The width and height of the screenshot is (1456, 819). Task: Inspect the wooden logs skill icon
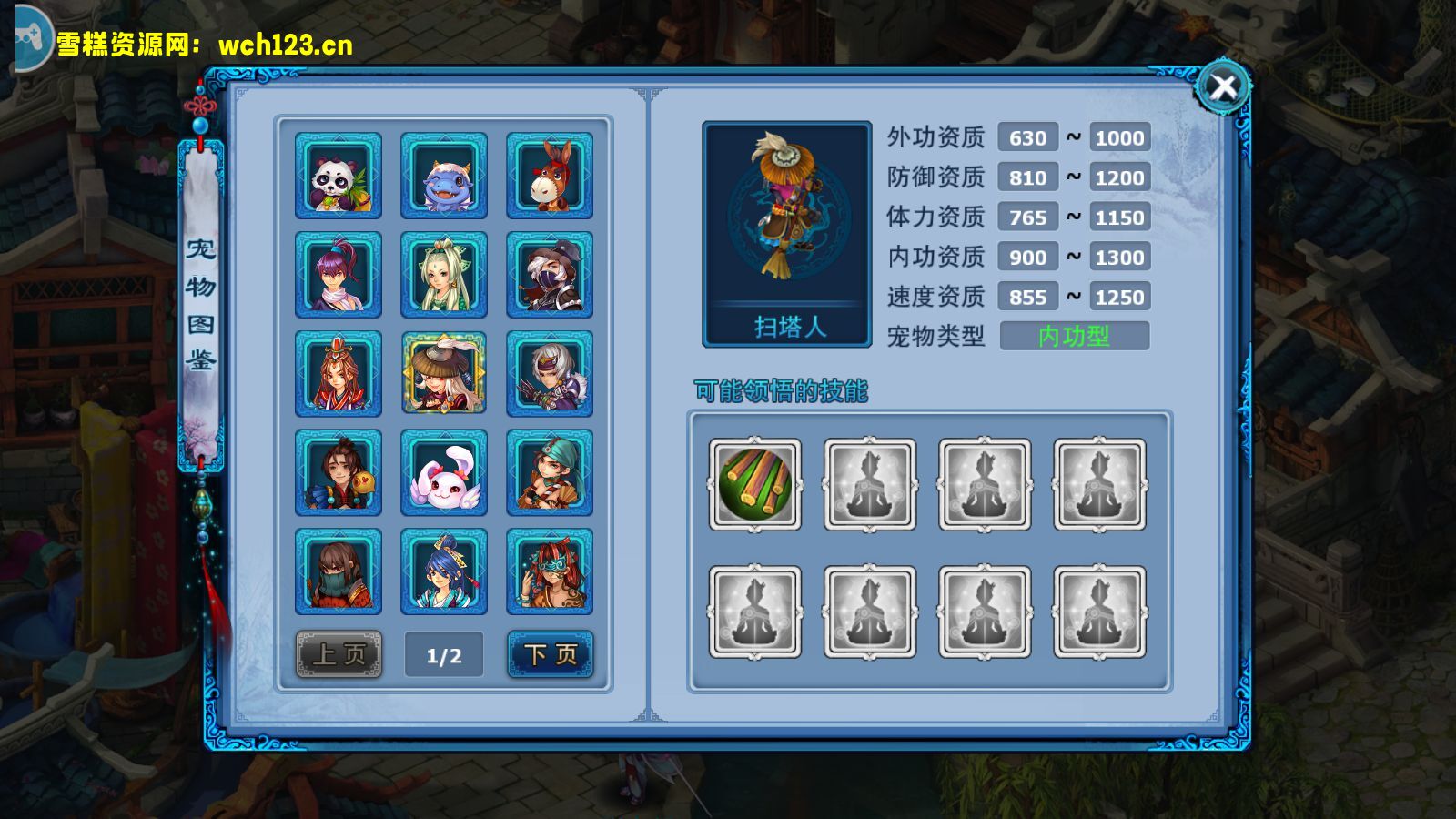pyautogui.click(x=755, y=484)
